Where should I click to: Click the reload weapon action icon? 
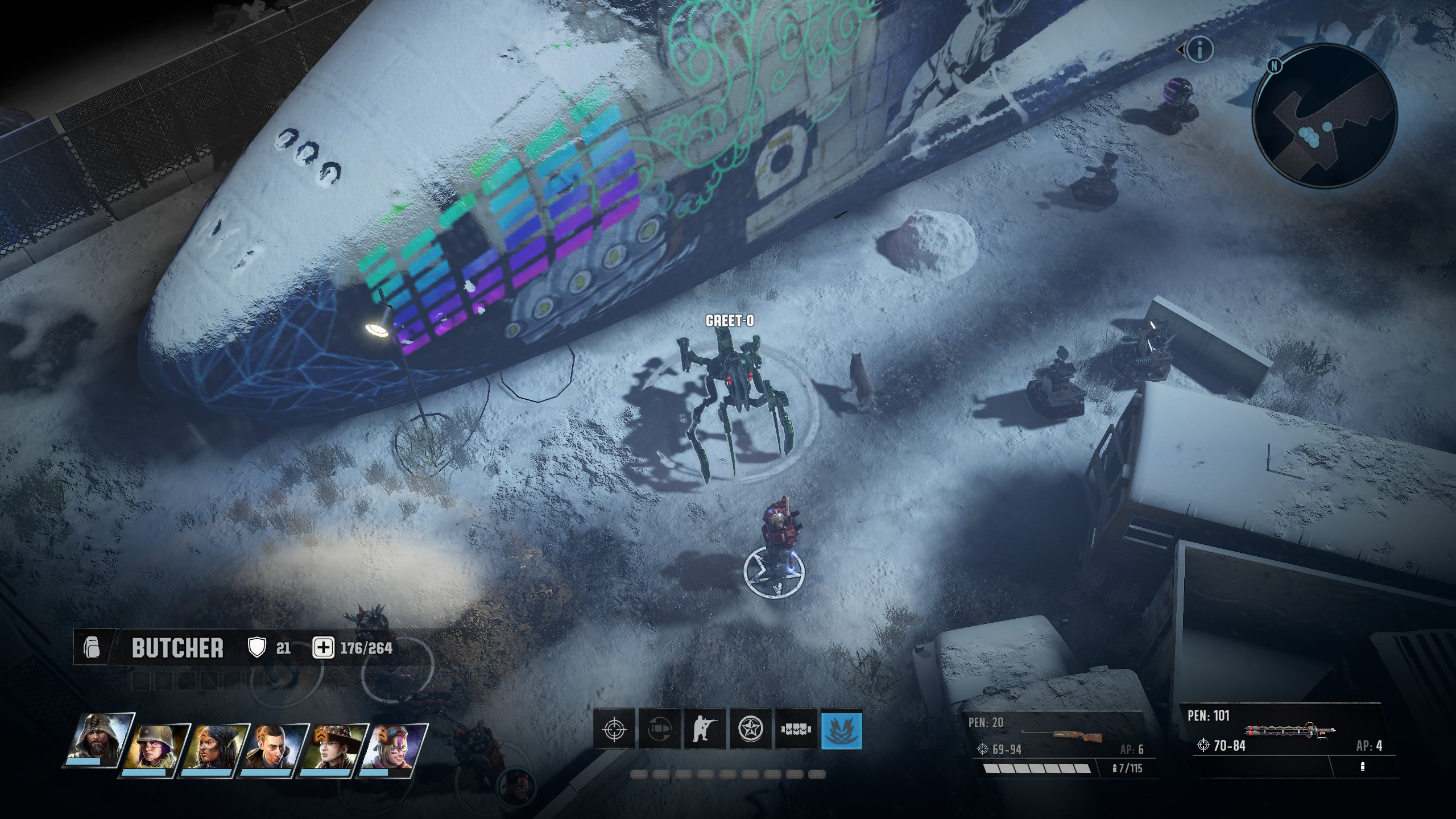[x=660, y=729]
